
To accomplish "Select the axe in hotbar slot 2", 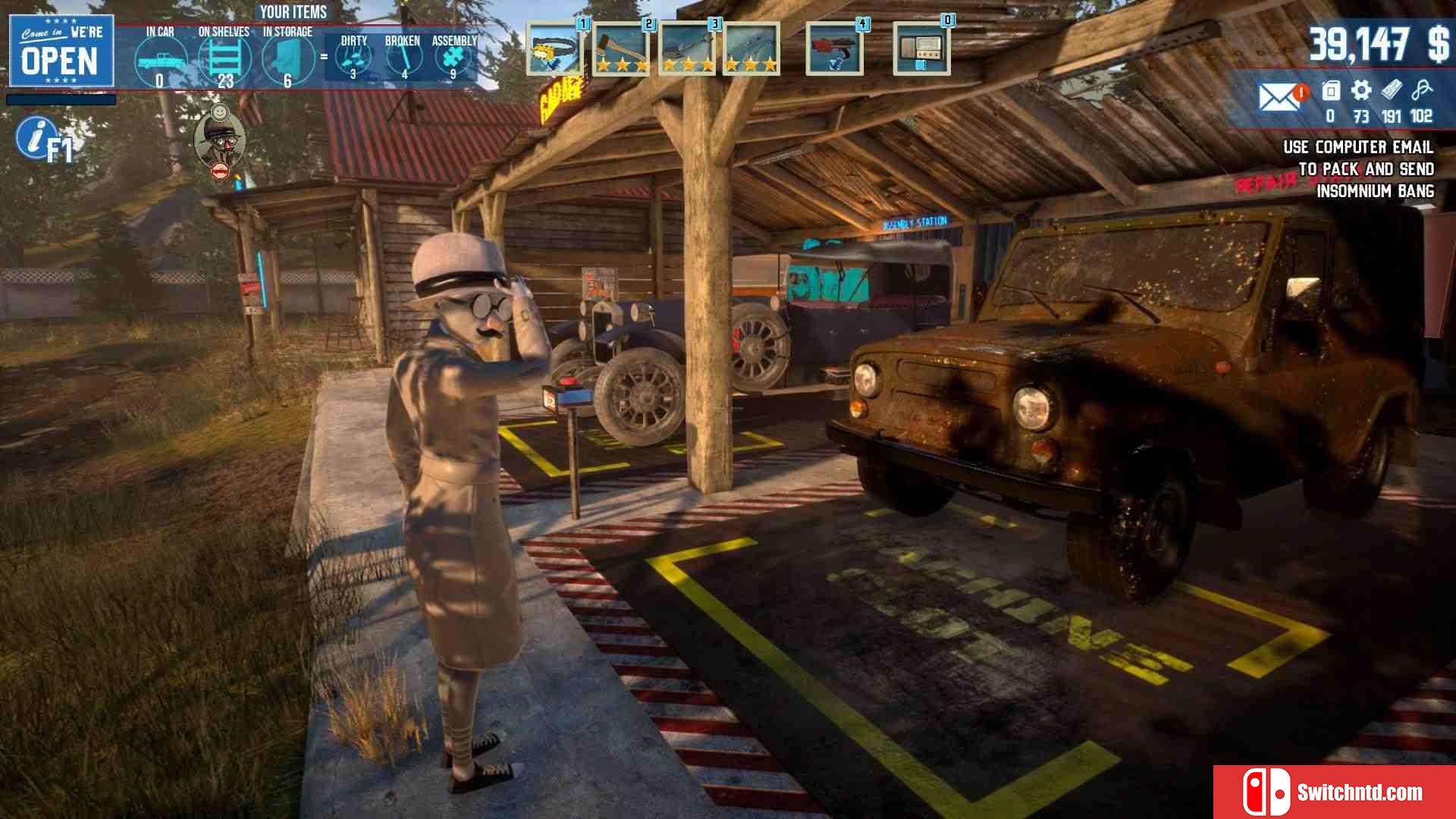I will tap(620, 49).
